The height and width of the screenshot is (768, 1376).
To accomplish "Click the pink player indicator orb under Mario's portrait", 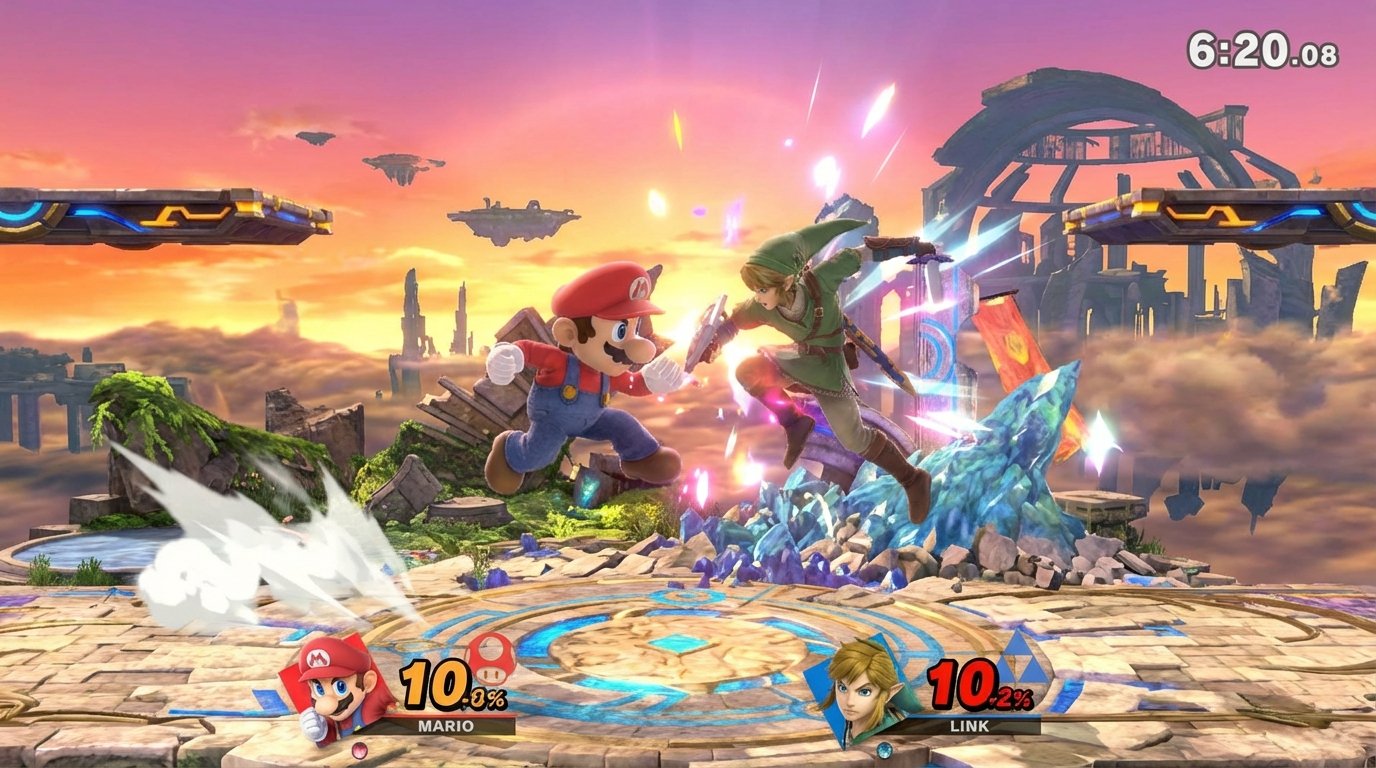I will (x=359, y=750).
